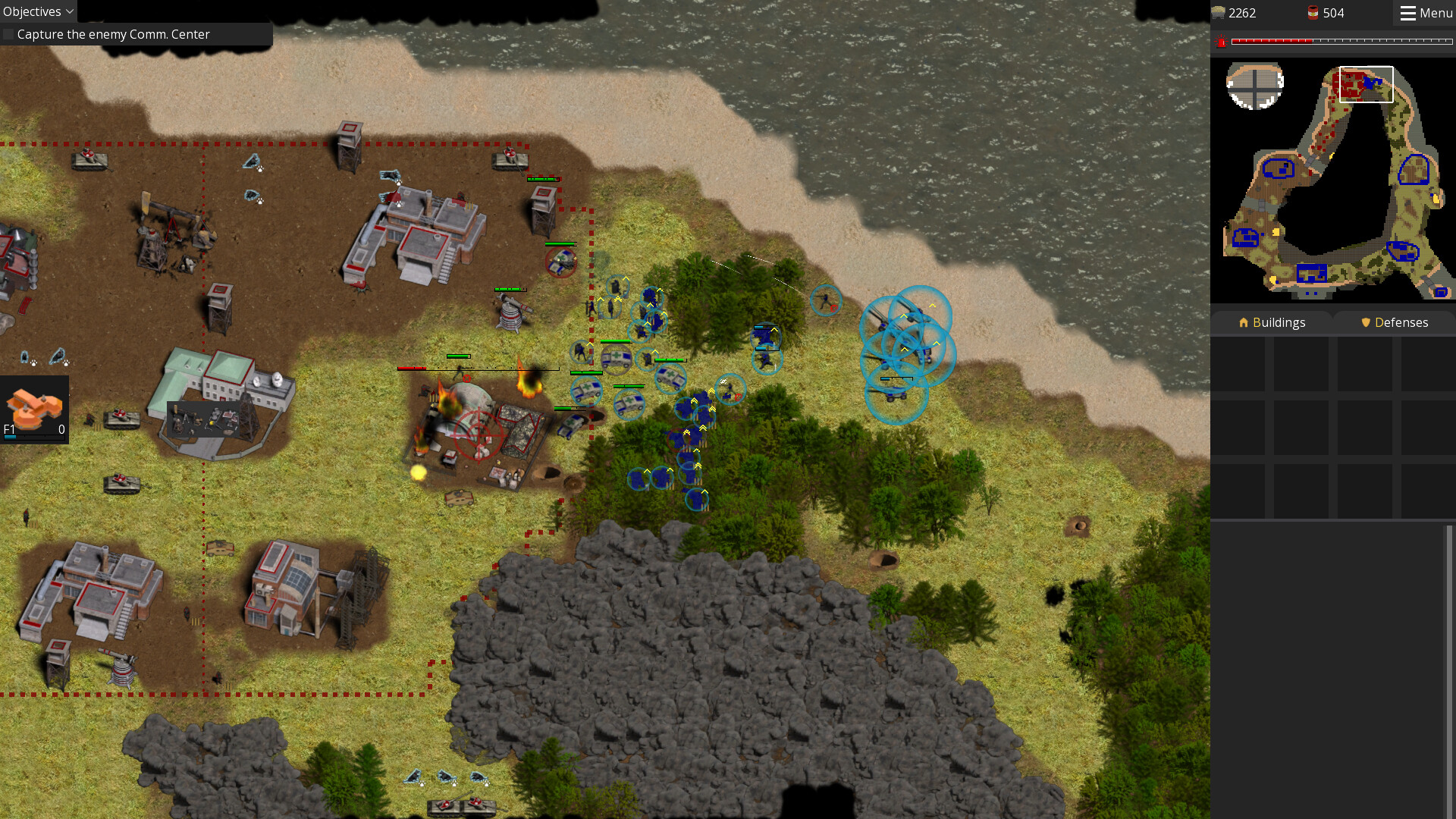Click the house icon on the Buildings tab
The width and height of the screenshot is (1456, 819).
point(1244,322)
